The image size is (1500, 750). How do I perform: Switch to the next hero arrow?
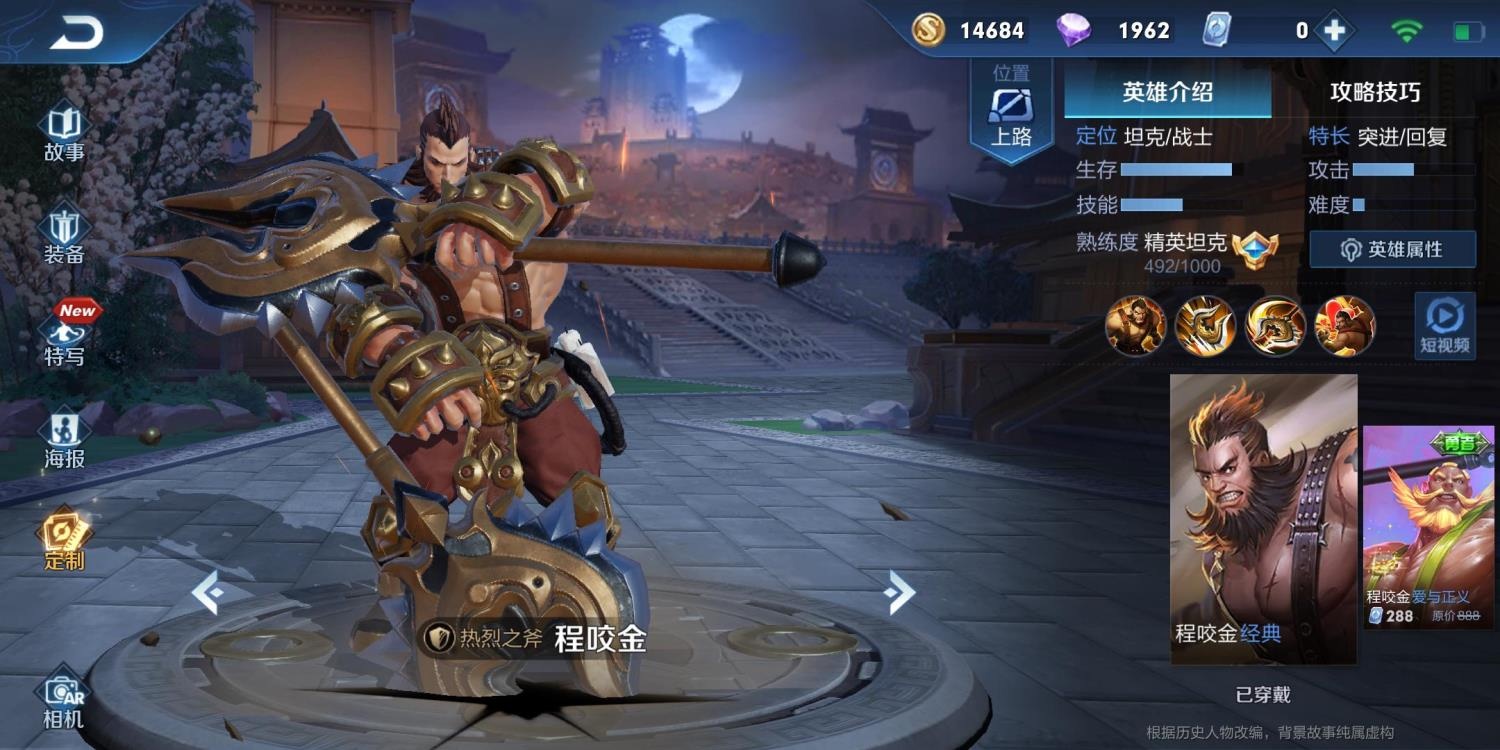[x=898, y=594]
